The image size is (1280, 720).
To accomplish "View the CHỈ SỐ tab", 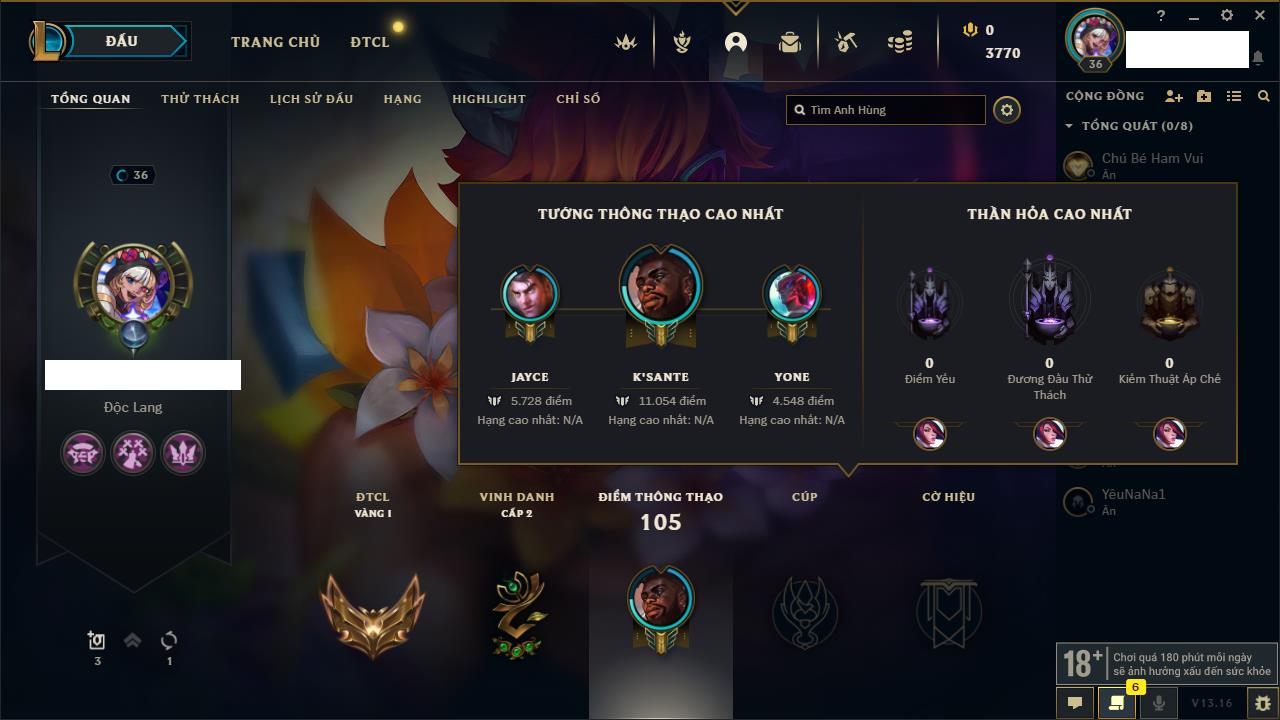I will point(578,99).
